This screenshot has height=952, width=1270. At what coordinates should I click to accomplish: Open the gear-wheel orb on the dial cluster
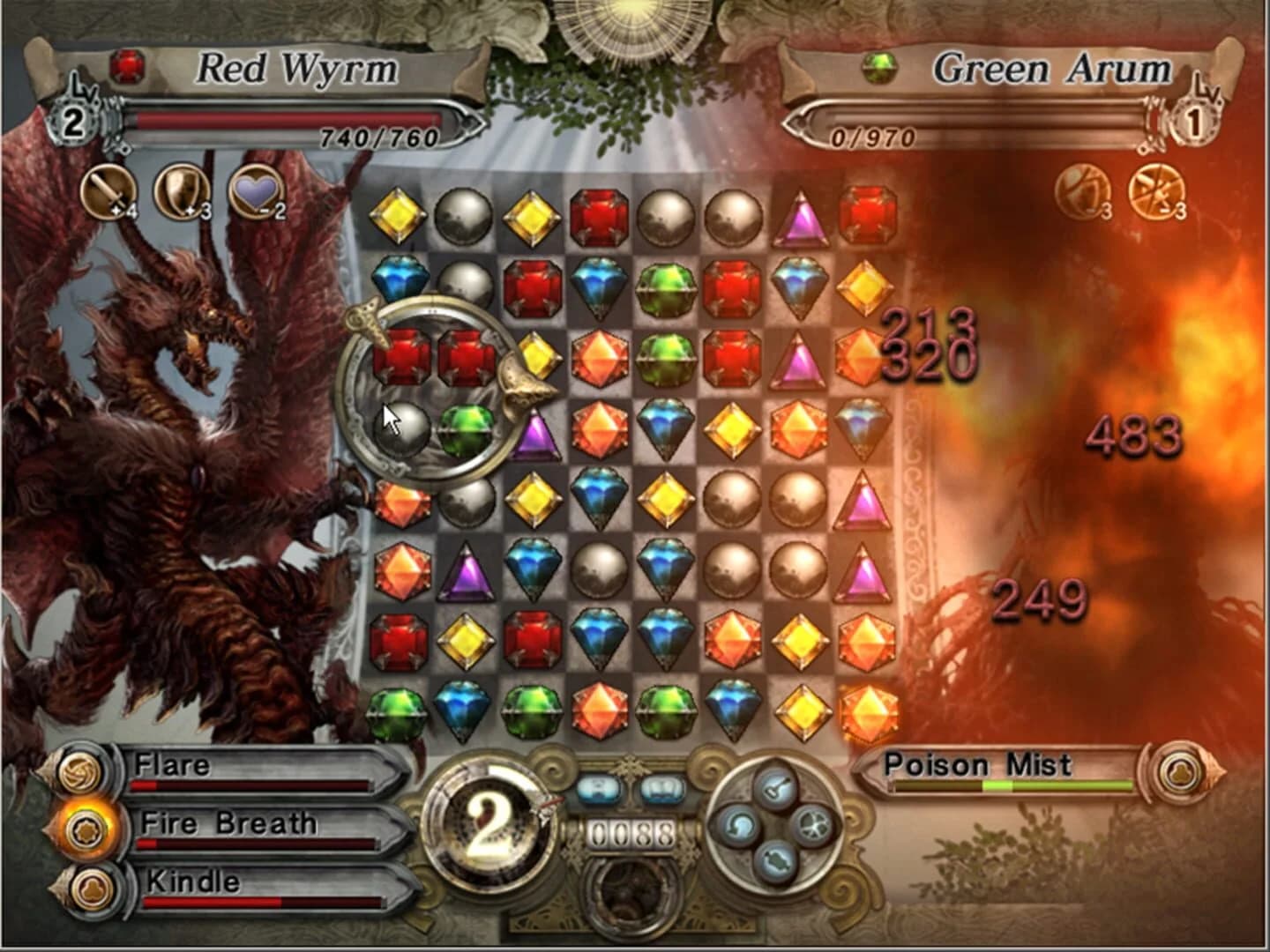[x=813, y=826]
